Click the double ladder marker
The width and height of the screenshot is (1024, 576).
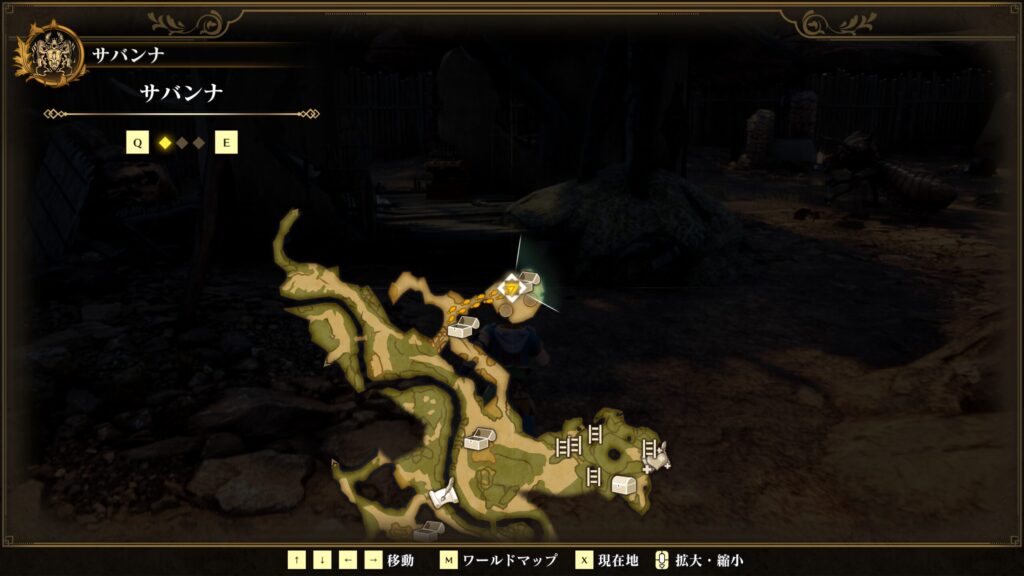pyautogui.click(x=568, y=446)
